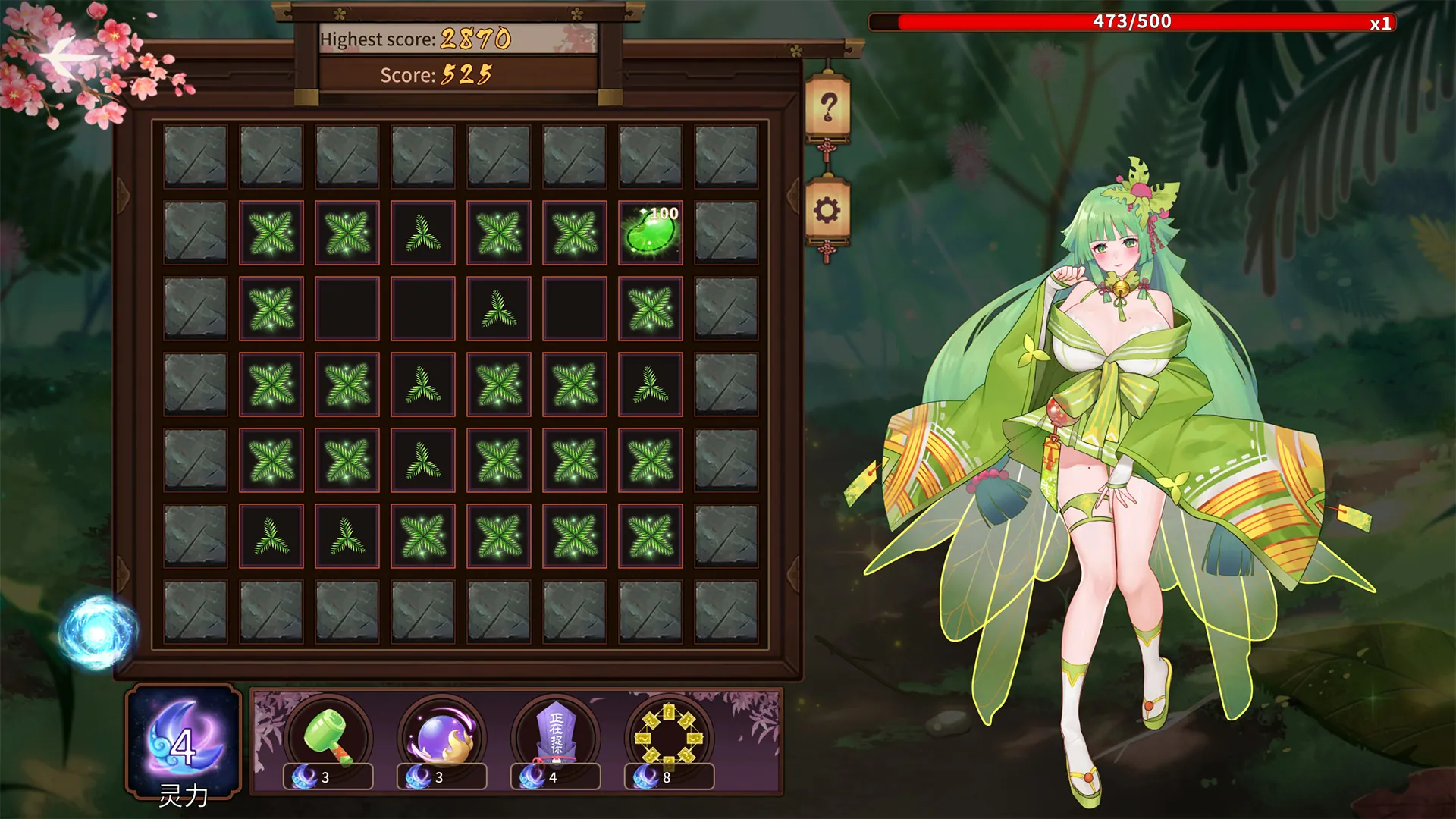Open the question mark help lantern
The width and height of the screenshot is (1456, 819).
coord(829,106)
